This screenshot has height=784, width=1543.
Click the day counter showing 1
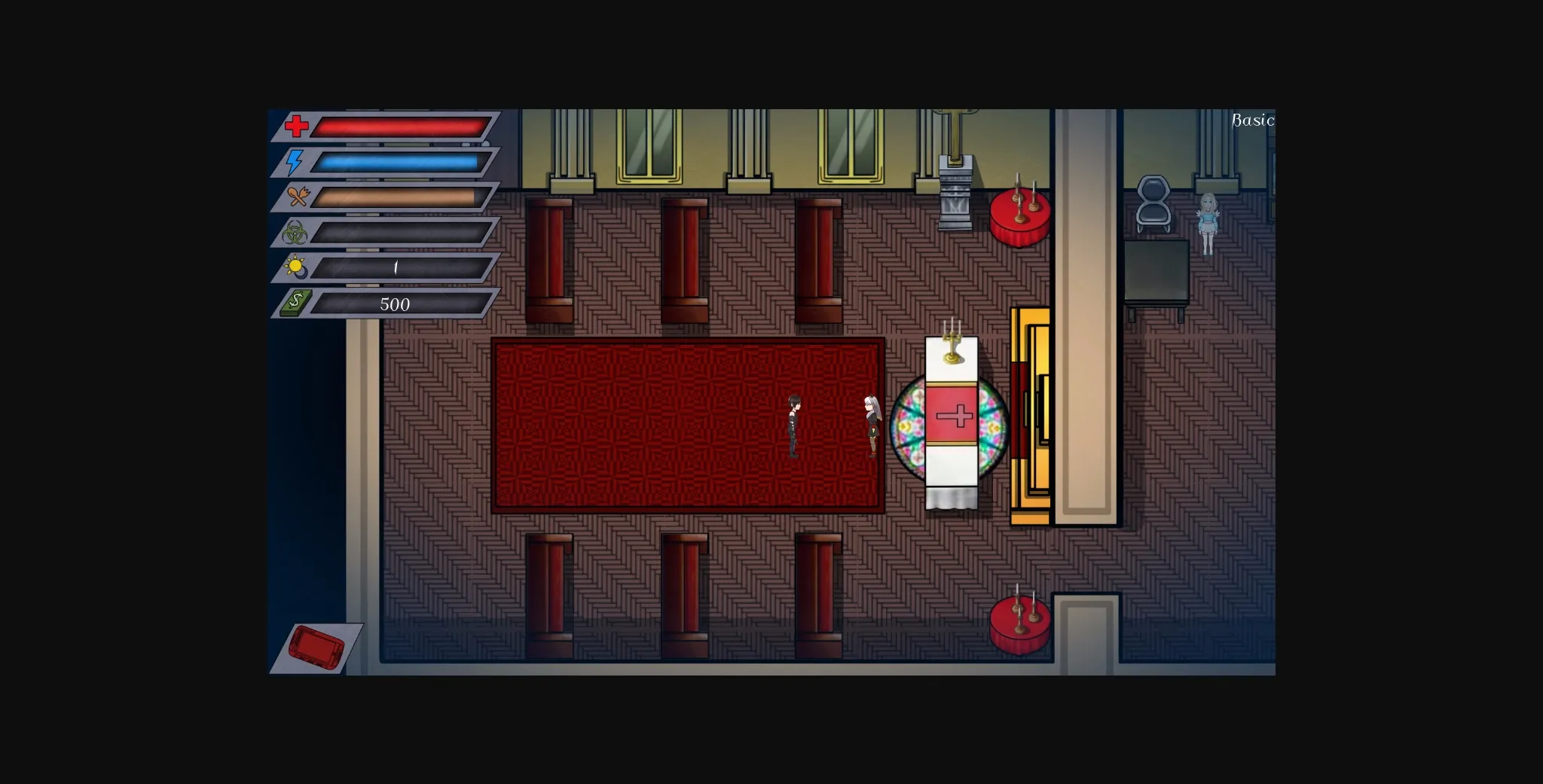pos(395,269)
